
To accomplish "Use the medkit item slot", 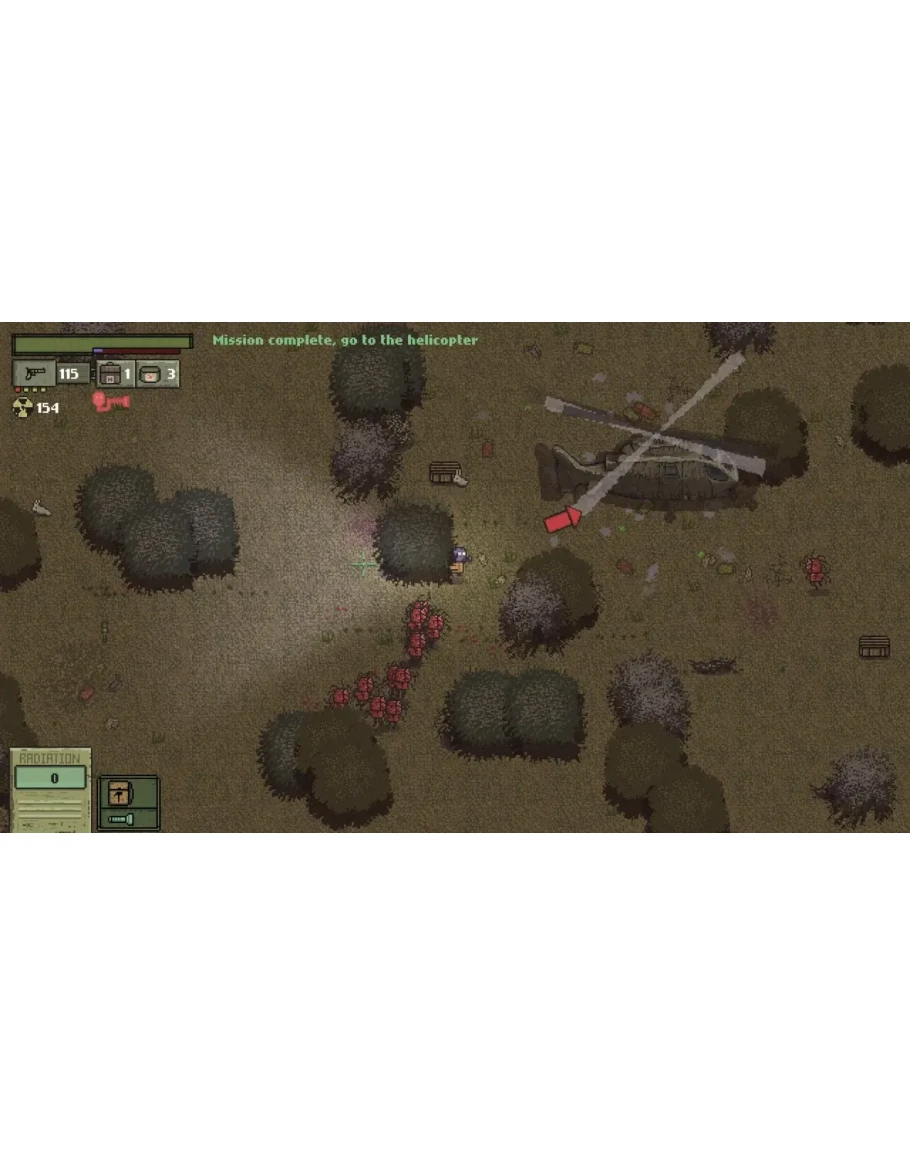I will pos(110,375).
